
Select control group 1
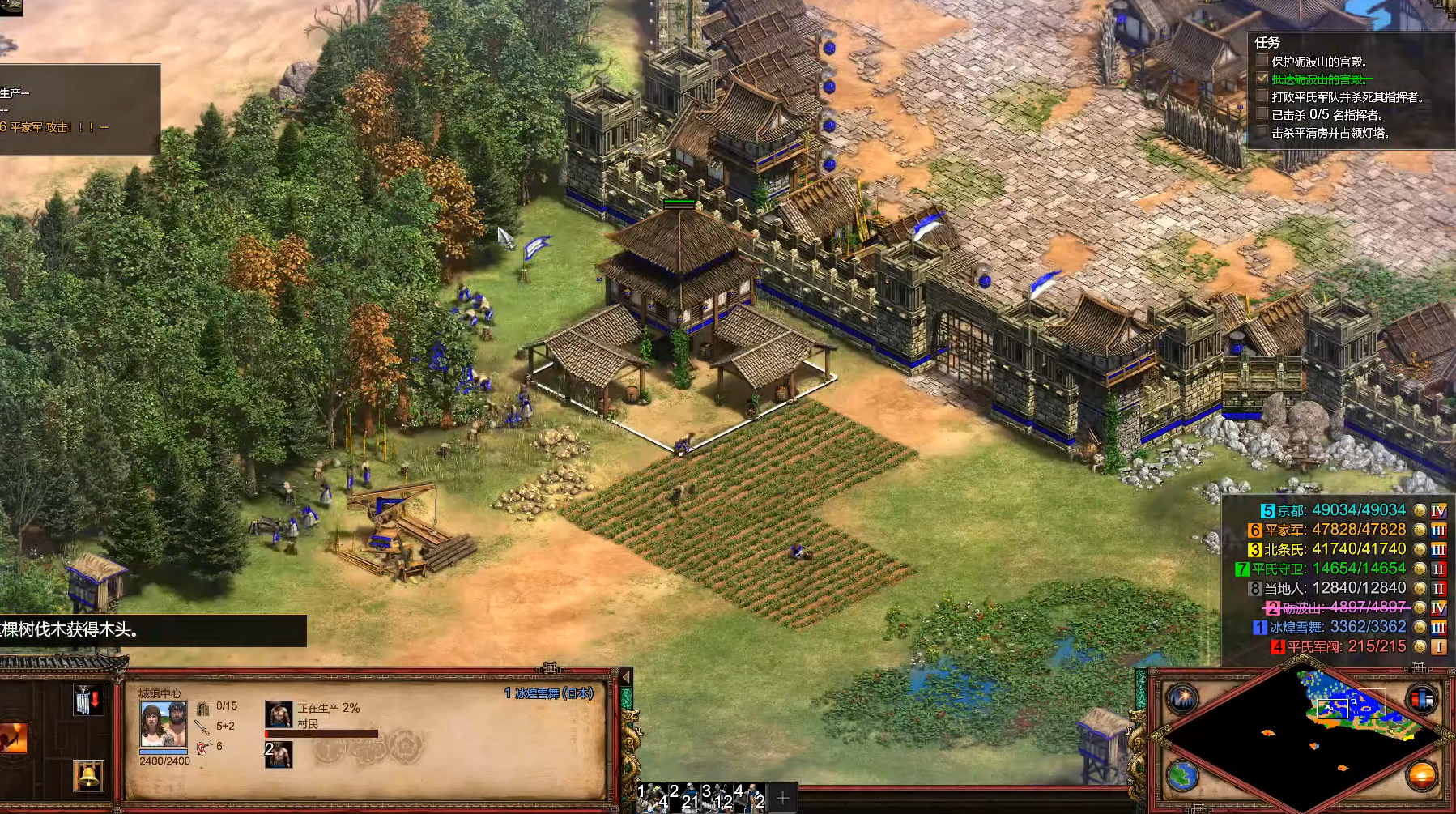pyautogui.click(x=654, y=795)
